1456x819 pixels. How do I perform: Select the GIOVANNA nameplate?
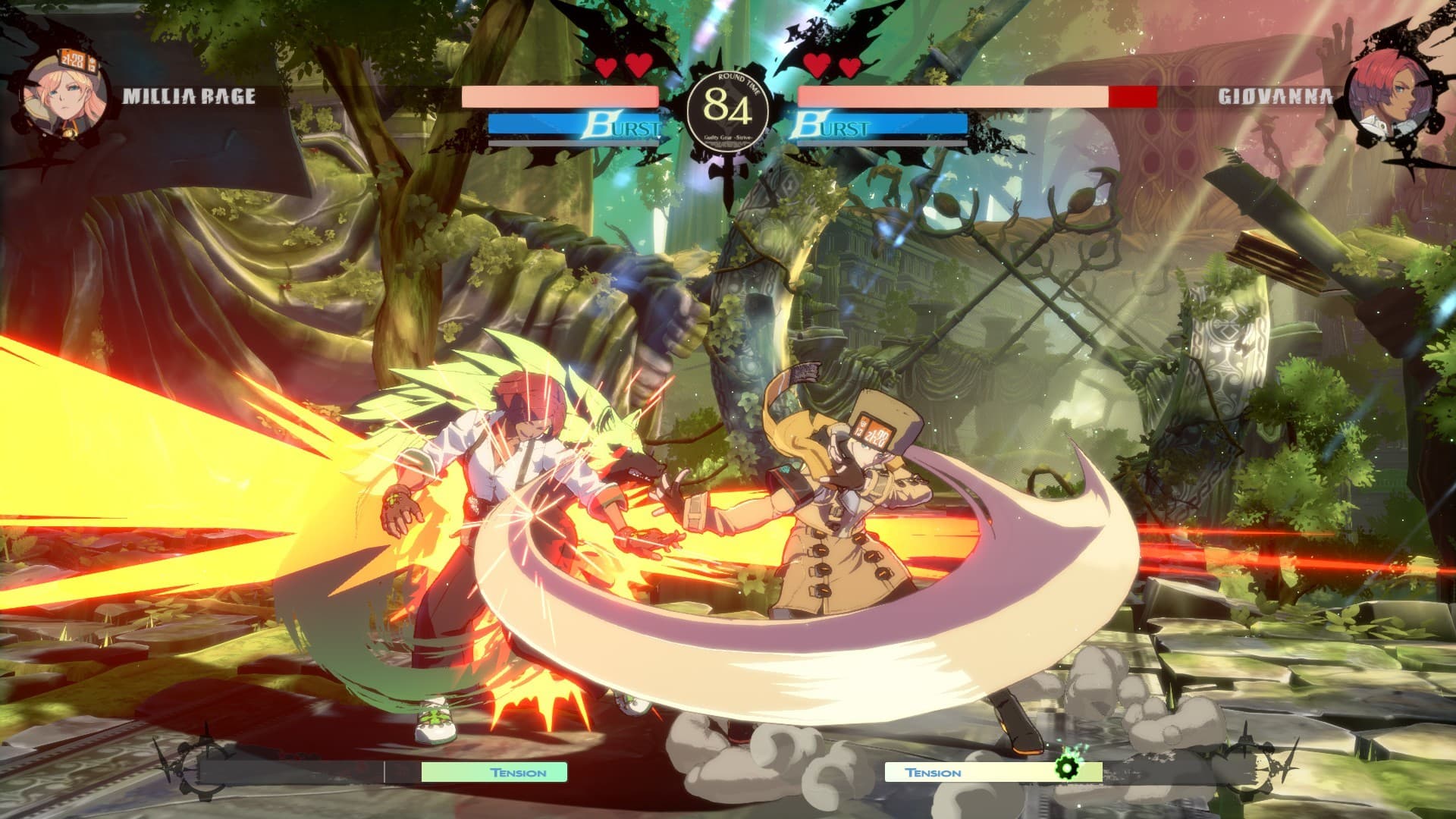click(x=1274, y=97)
